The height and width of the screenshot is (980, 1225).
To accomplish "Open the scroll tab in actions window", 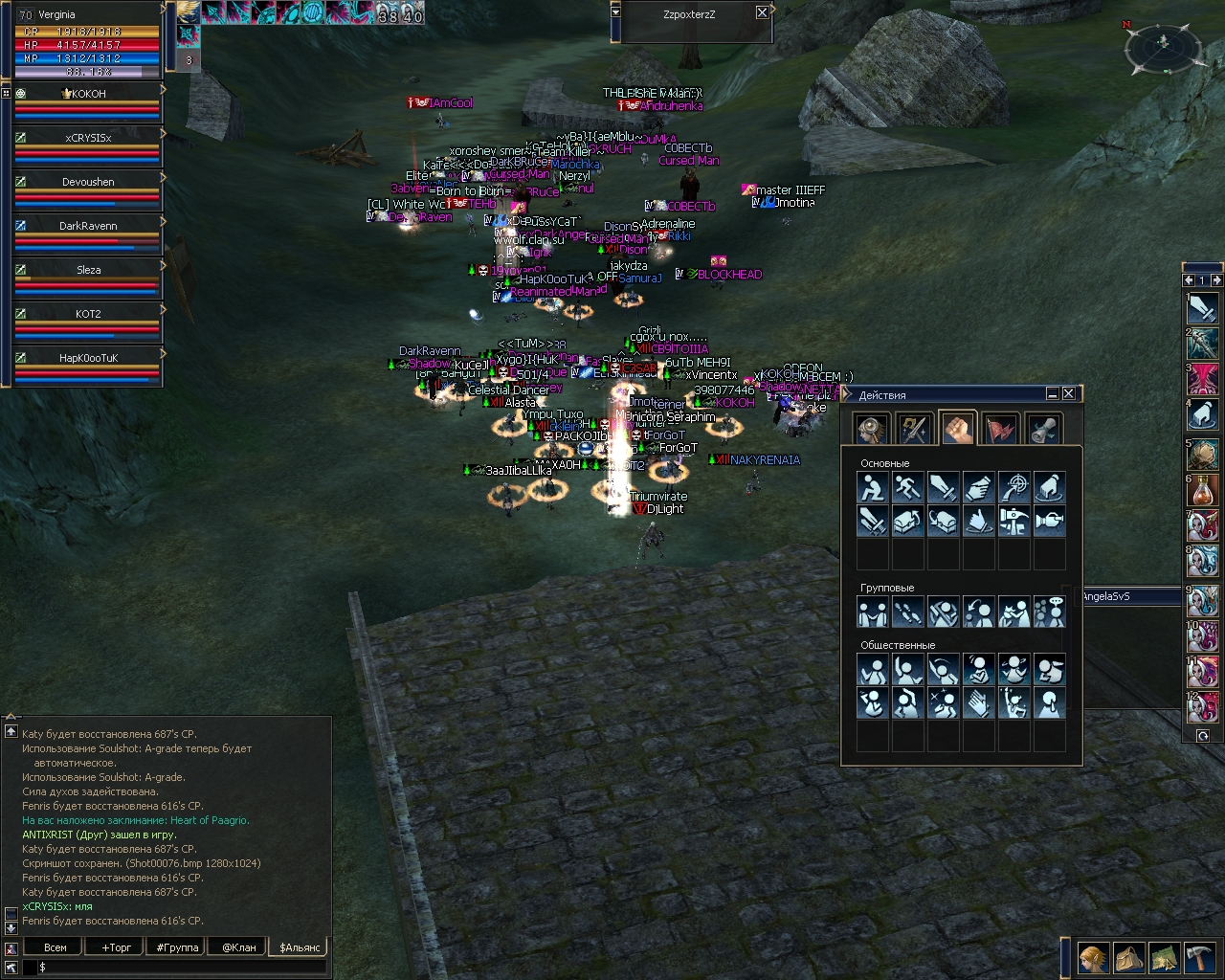I will point(1042,428).
